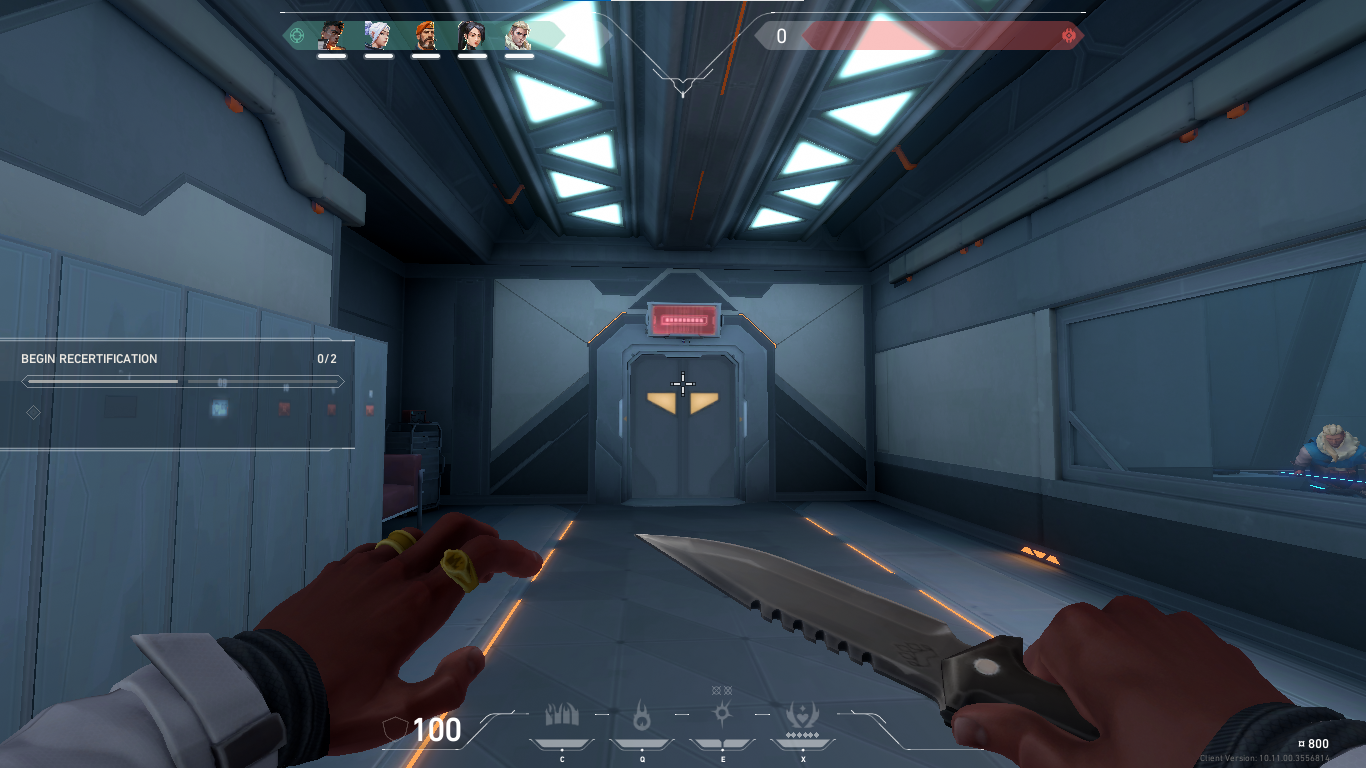Select the Phoenix portrait in the team bar

point(332,36)
